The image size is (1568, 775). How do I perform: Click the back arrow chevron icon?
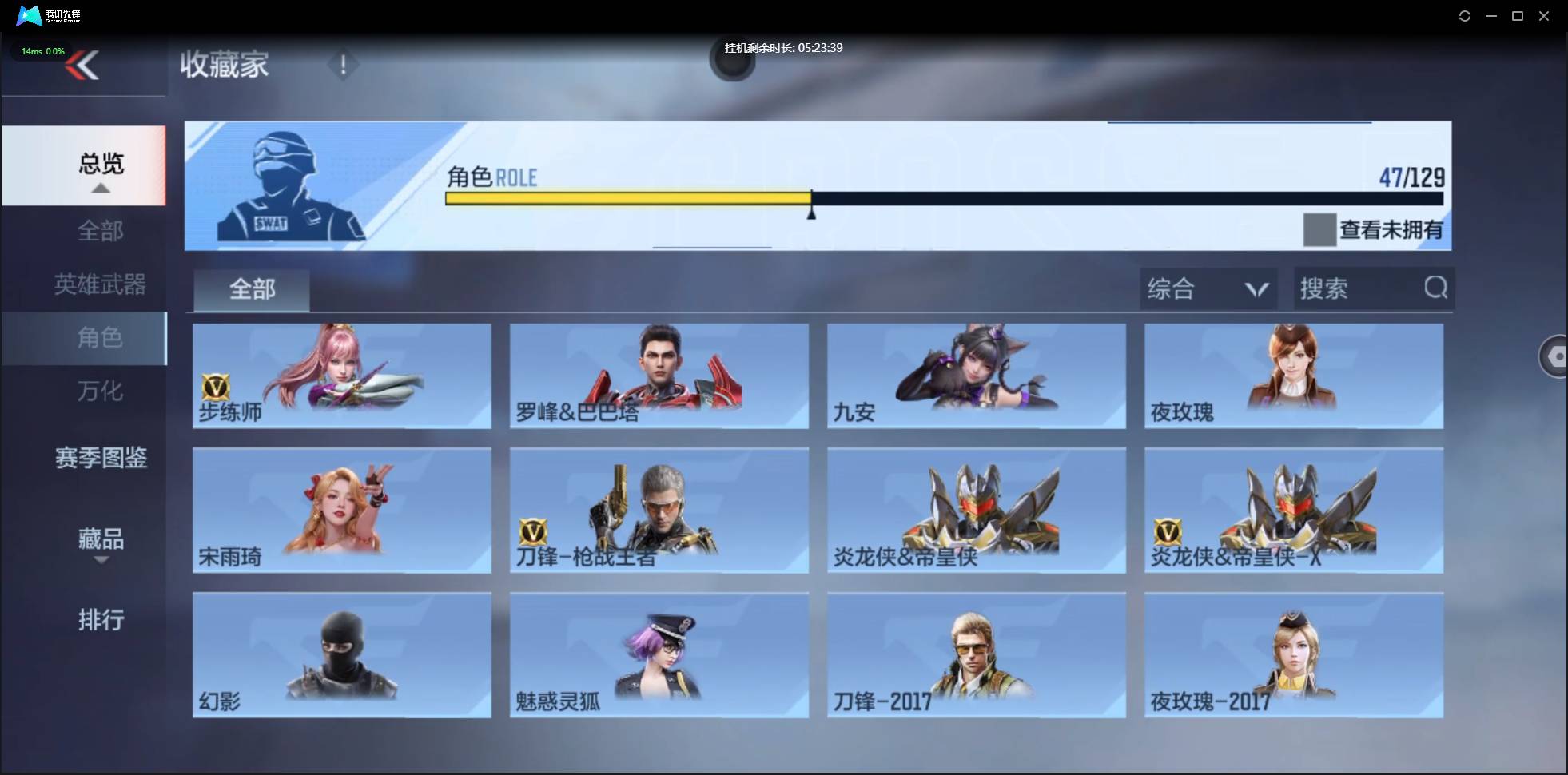coord(82,66)
